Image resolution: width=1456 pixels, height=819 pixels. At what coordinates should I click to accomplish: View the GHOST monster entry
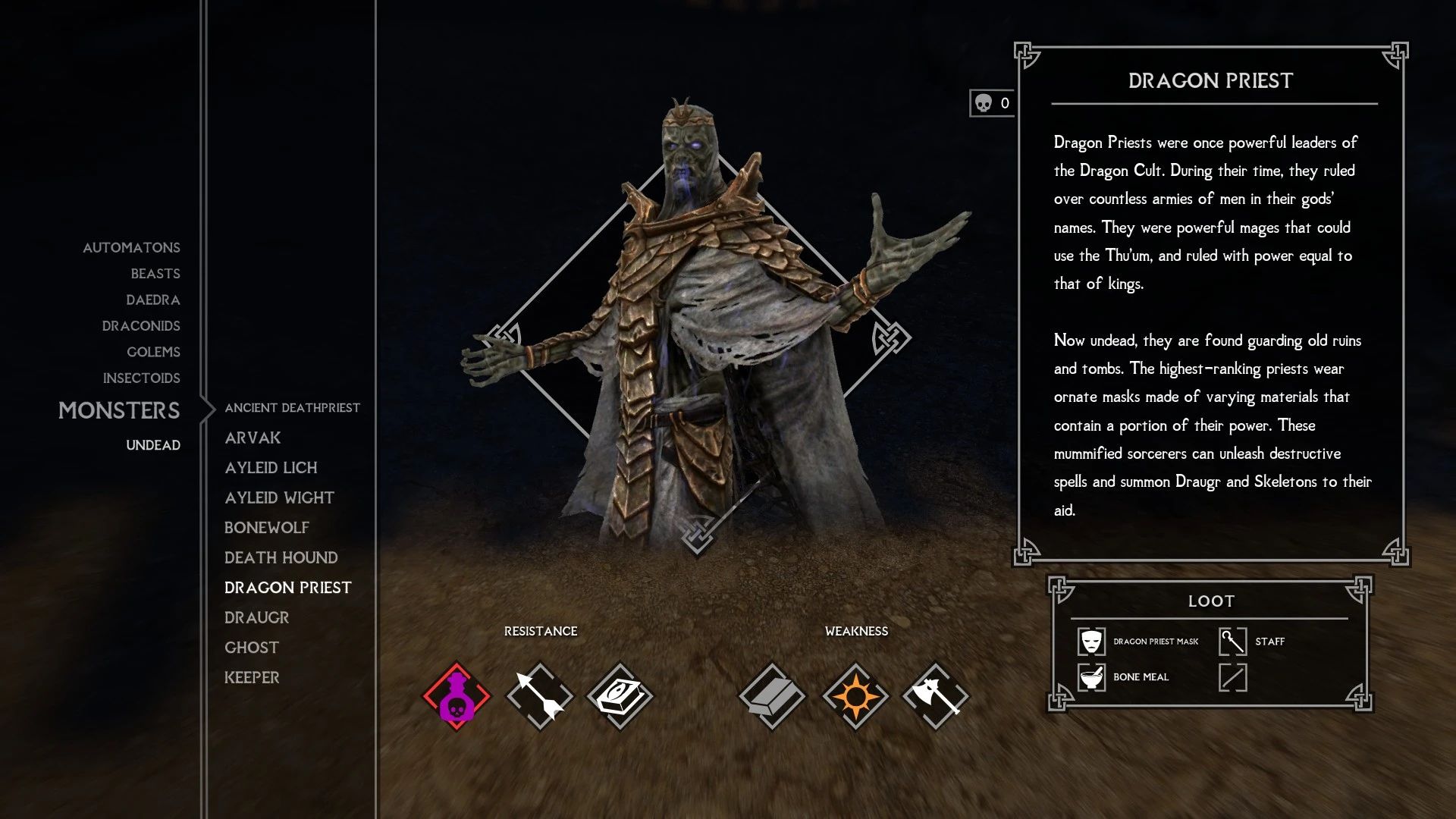[x=251, y=647]
